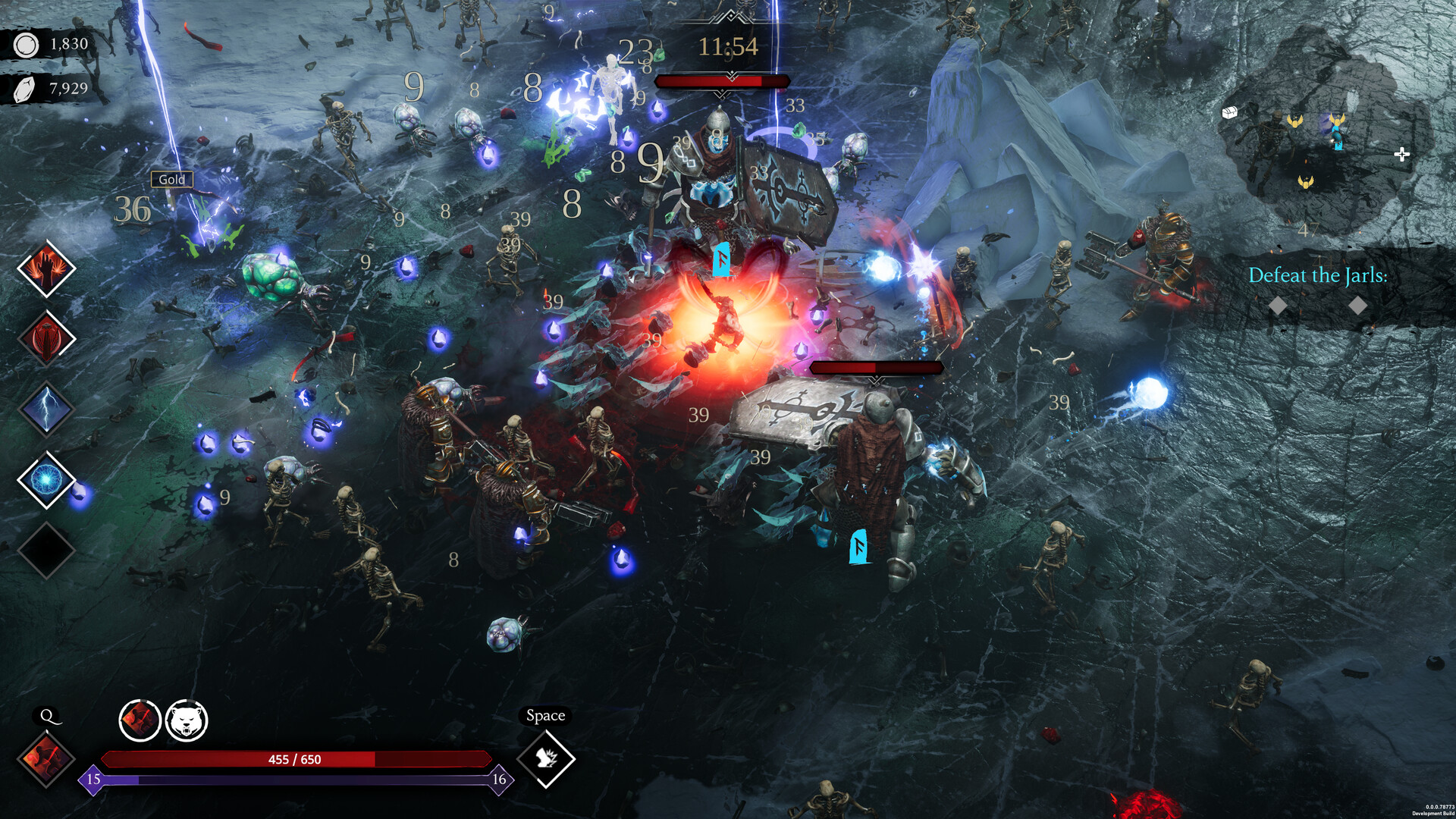Activate the red raised-hand ability

point(46,269)
